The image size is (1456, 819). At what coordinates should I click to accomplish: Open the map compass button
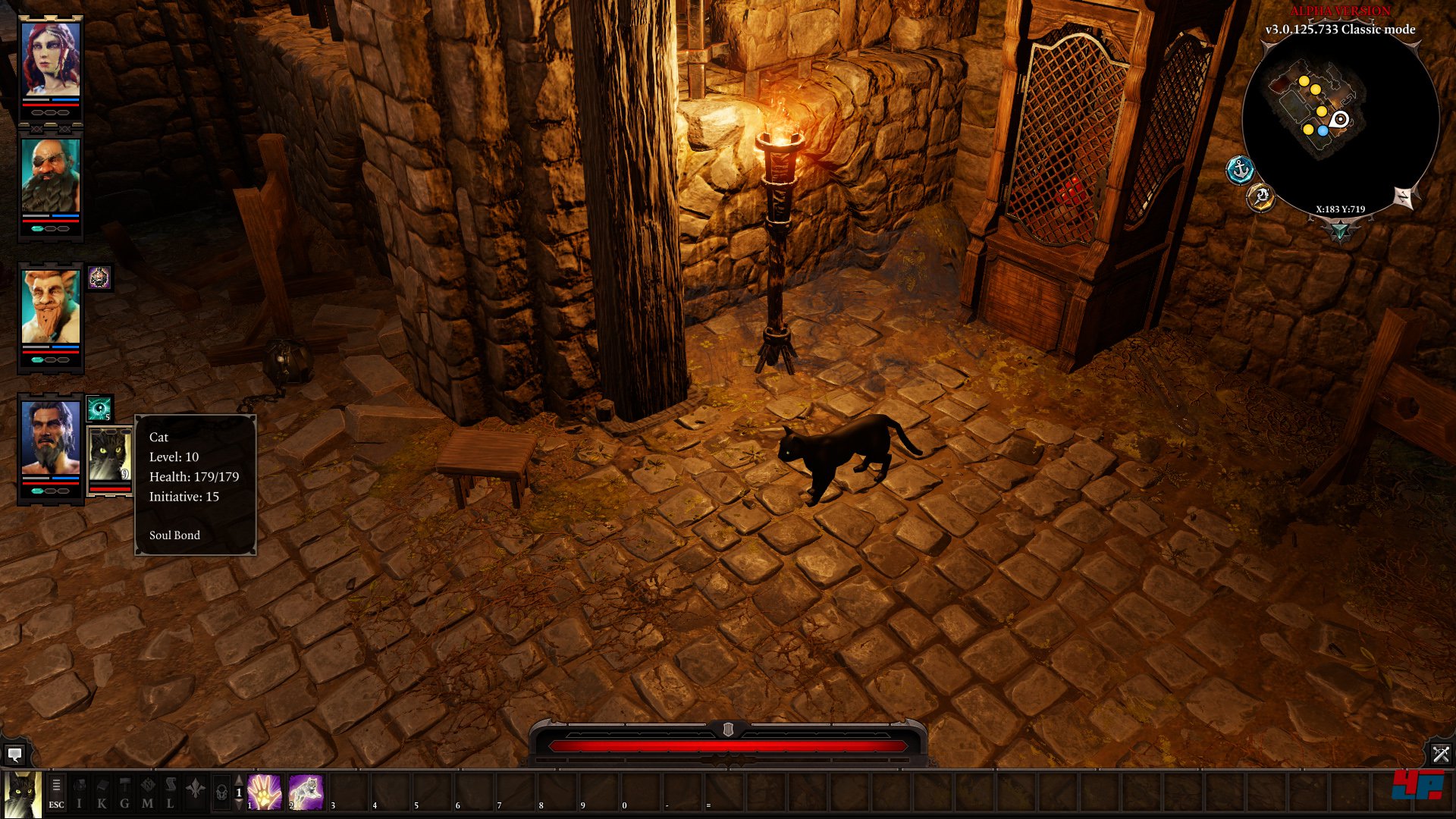pos(147,793)
